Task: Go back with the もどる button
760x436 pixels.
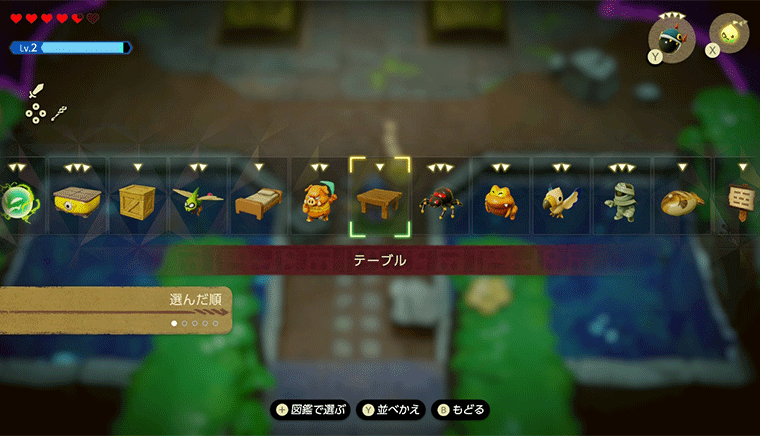Action: [460, 410]
